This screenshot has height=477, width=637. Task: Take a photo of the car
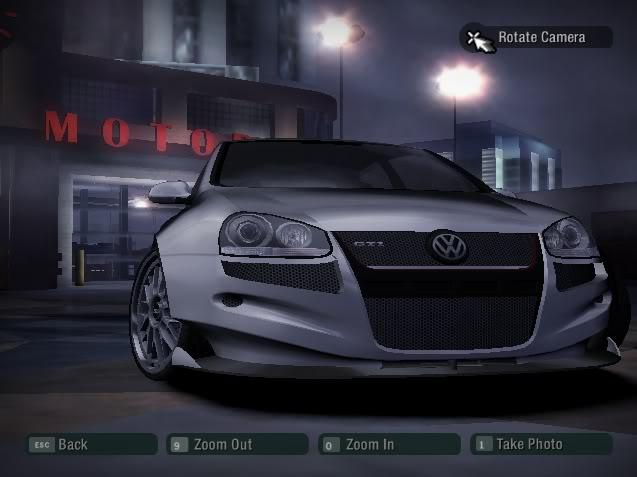tap(541, 444)
